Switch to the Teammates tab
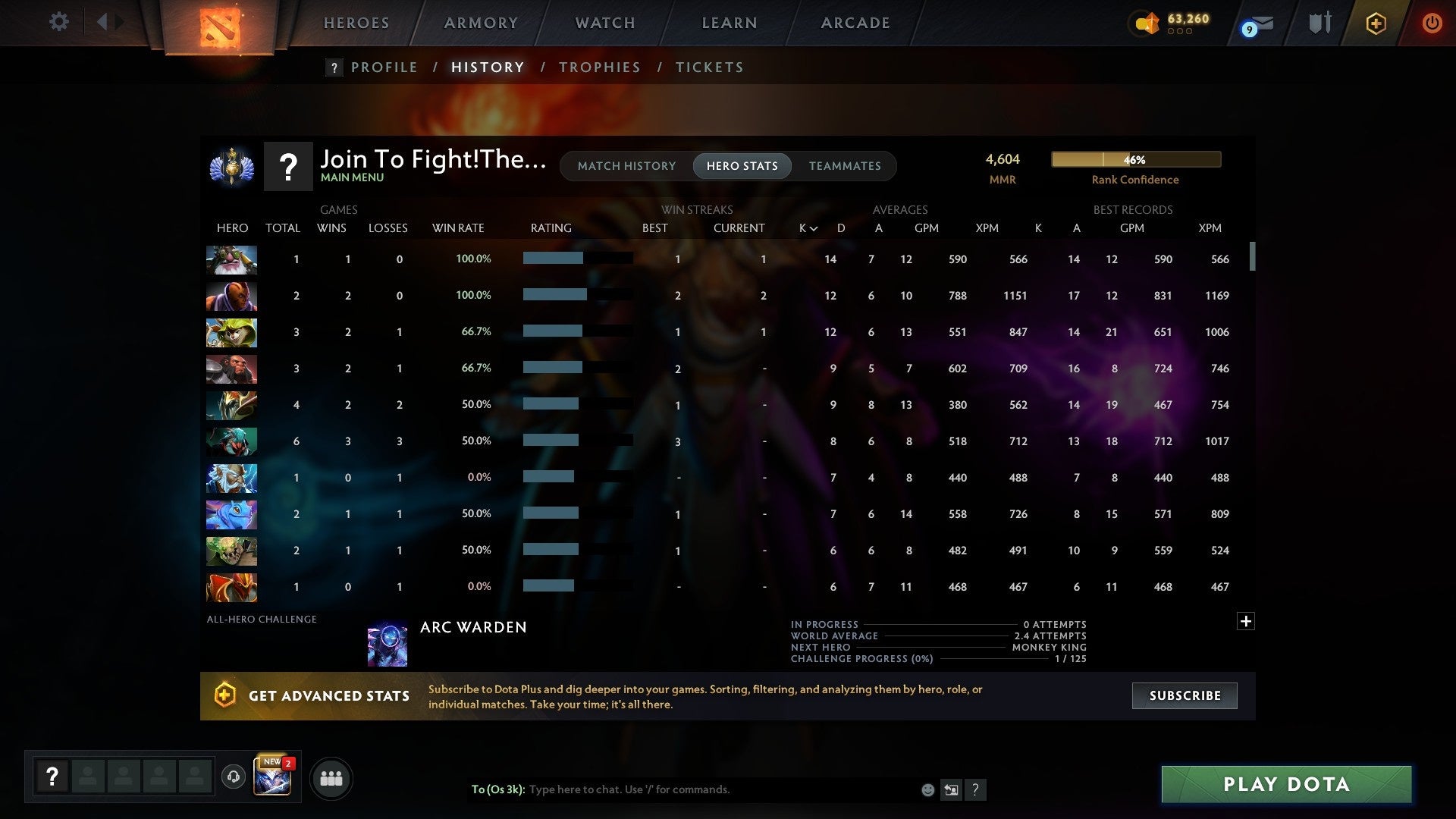Image resolution: width=1456 pixels, height=819 pixels. [x=845, y=166]
